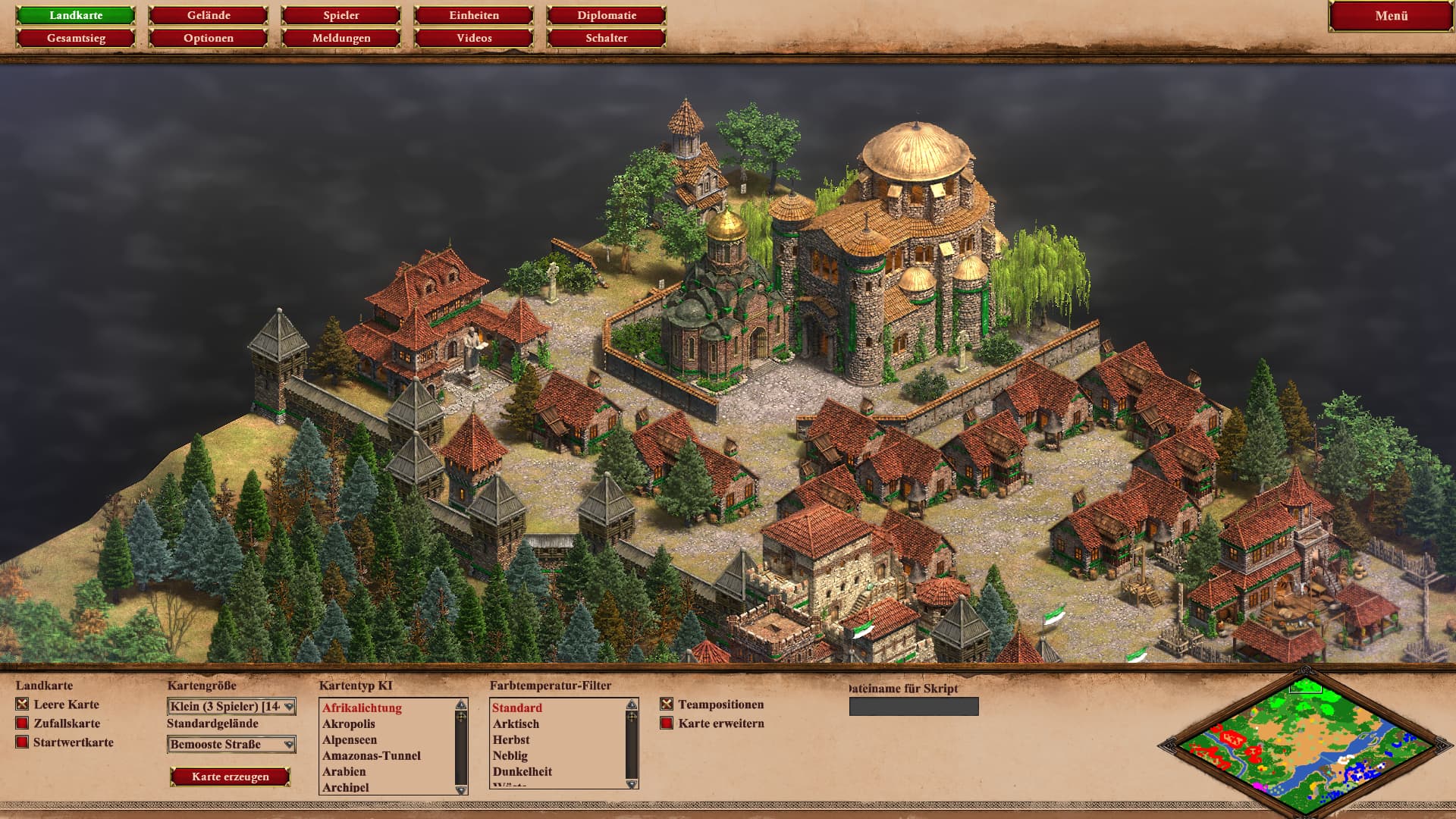1456x819 pixels.
Task: Open the Optionen tab
Action: tap(209, 38)
